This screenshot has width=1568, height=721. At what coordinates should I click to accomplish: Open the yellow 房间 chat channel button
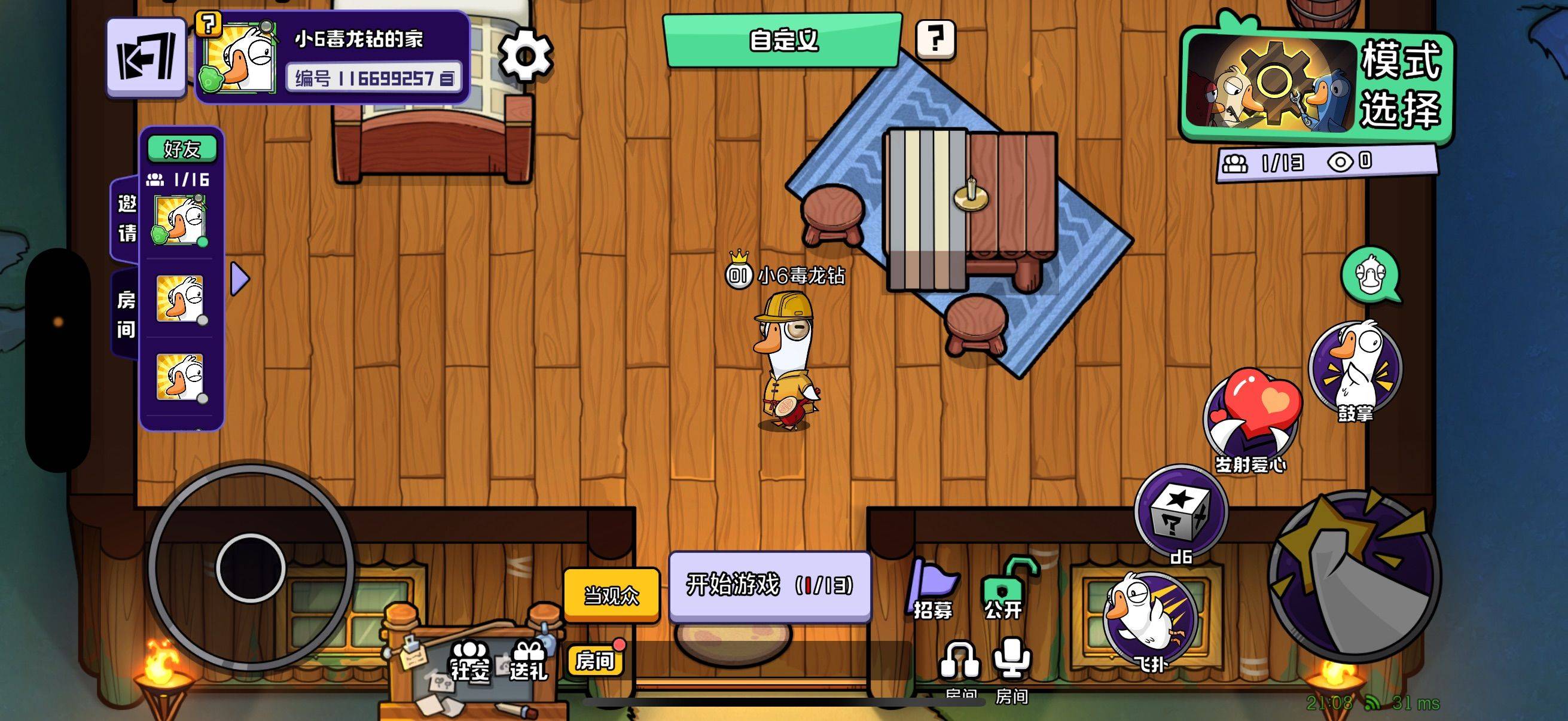point(594,660)
